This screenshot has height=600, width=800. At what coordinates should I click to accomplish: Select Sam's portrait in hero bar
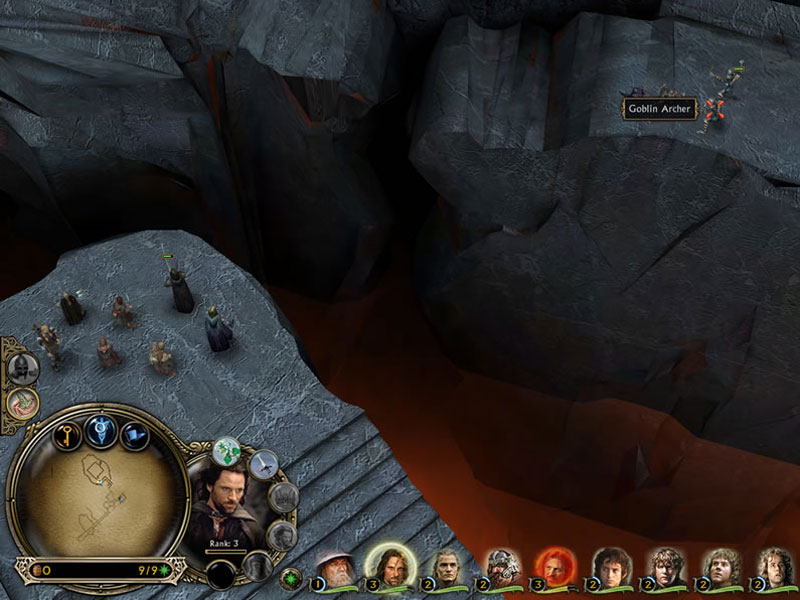(663, 567)
